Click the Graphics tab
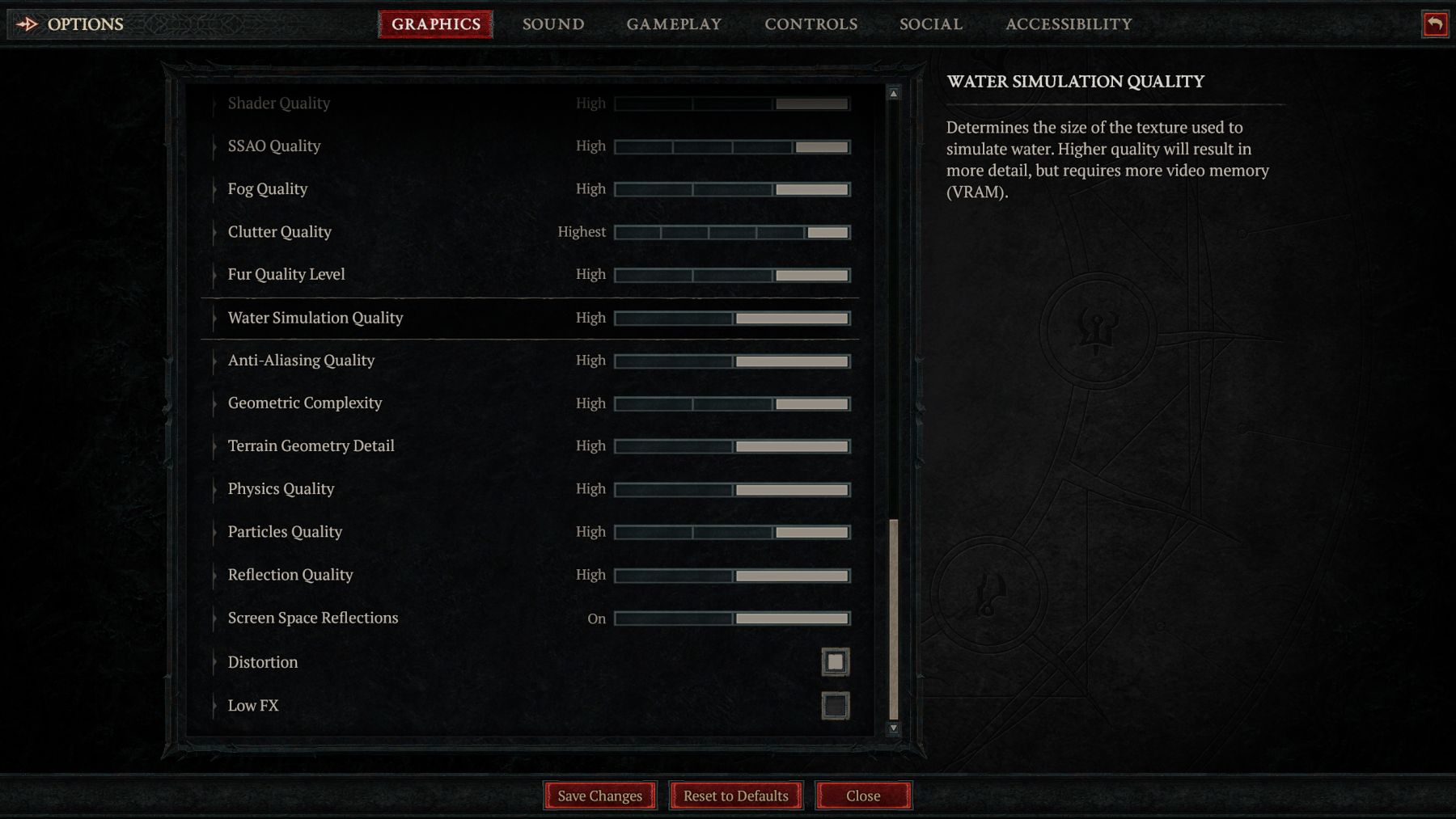This screenshot has height=819, width=1456. click(436, 24)
